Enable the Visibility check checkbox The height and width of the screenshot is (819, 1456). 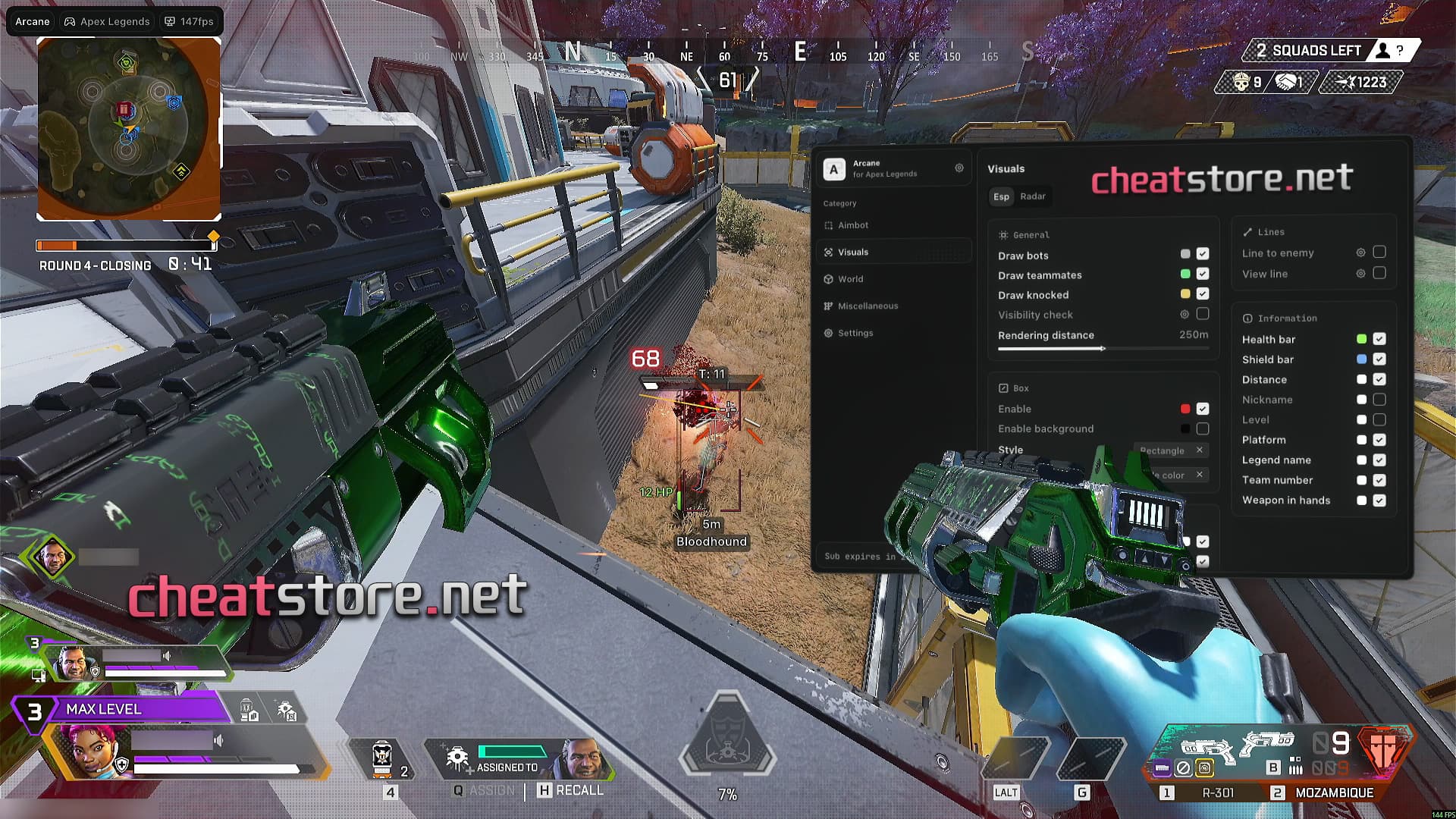(1203, 314)
